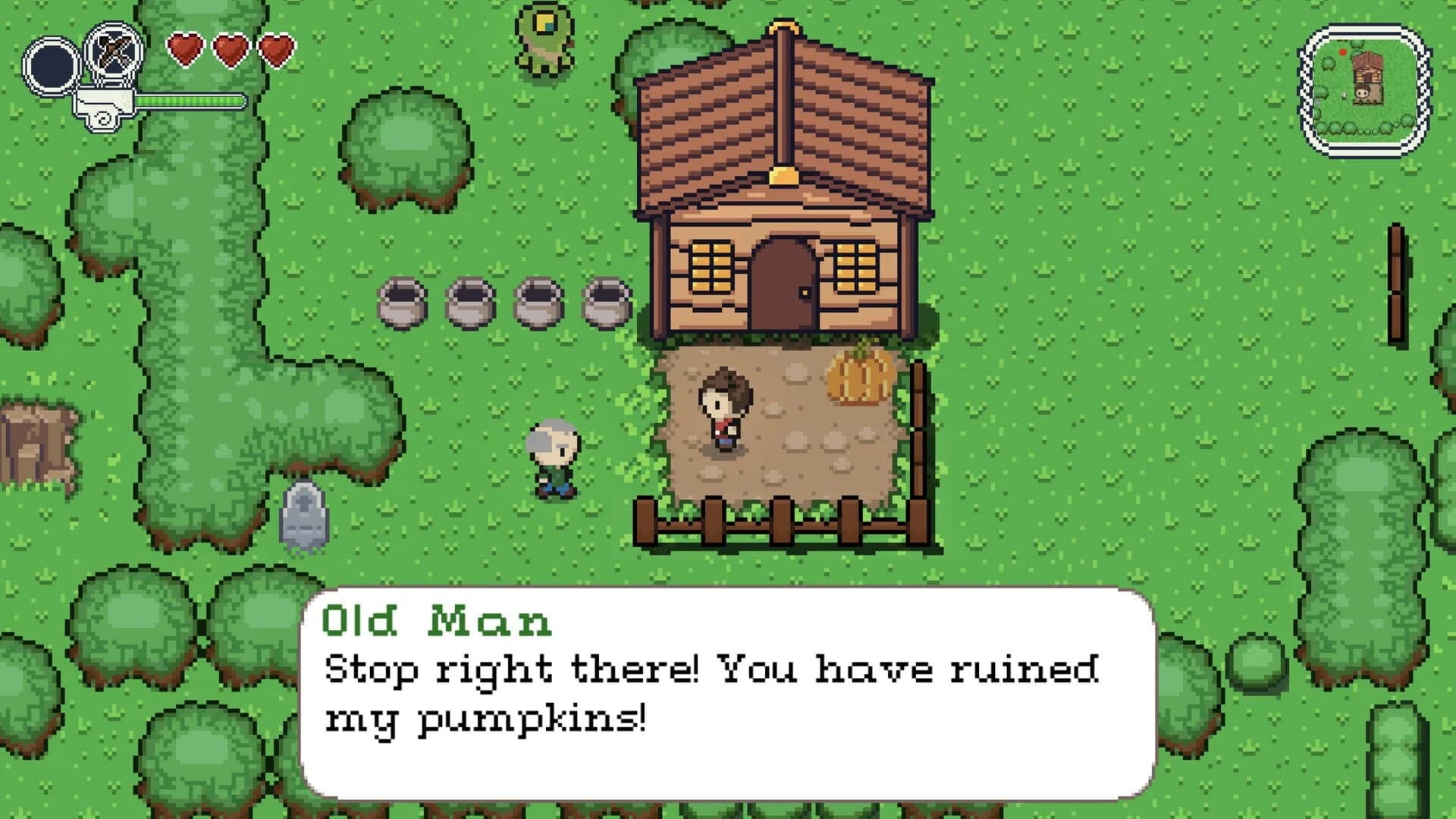Click the leftmost gray pot near the house
The height and width of the screenshot is (819, 1456).
pyautogui.click(x=403, y=303)
